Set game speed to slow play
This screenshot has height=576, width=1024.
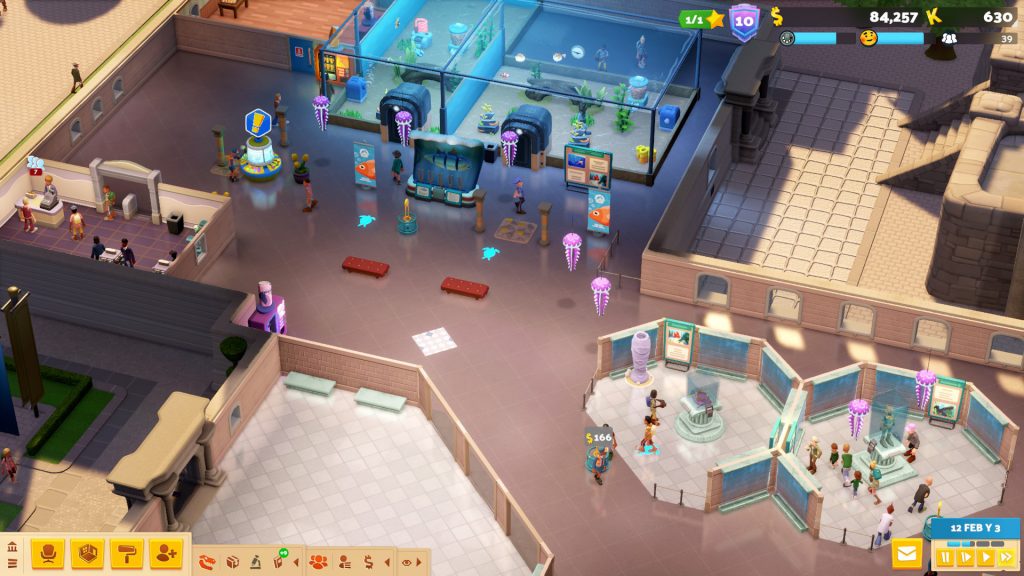pyautogui.click(x=965, y=557)
